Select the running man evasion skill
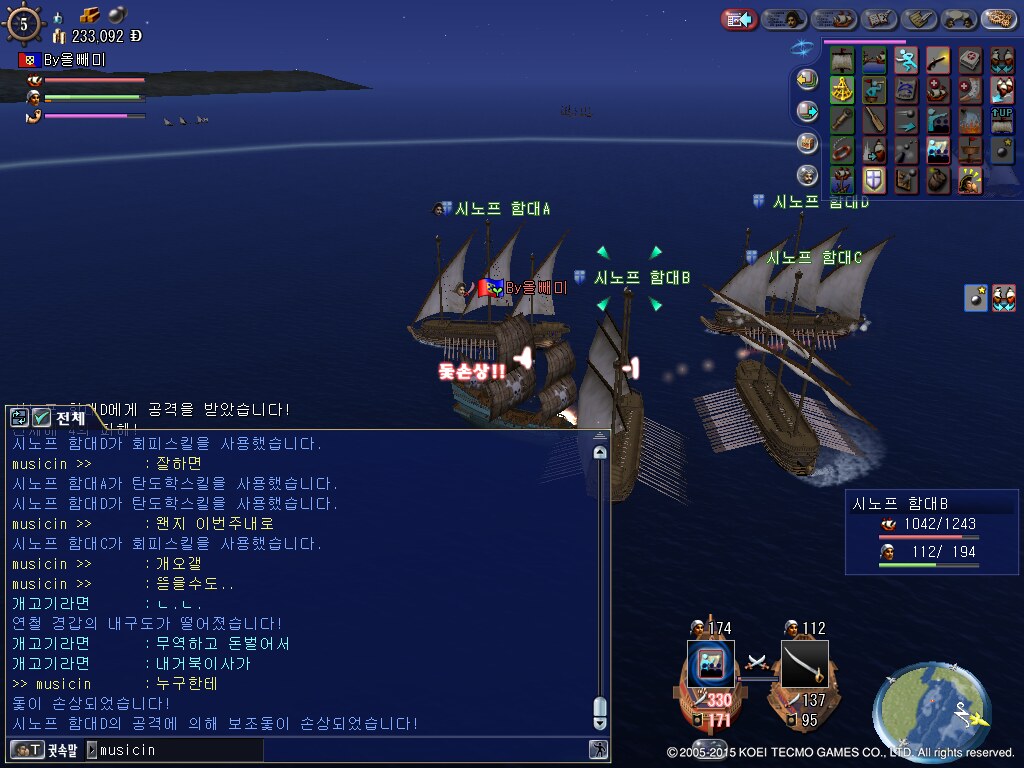The height and width of the screenshot is (768, 1024). pos(906,61)
